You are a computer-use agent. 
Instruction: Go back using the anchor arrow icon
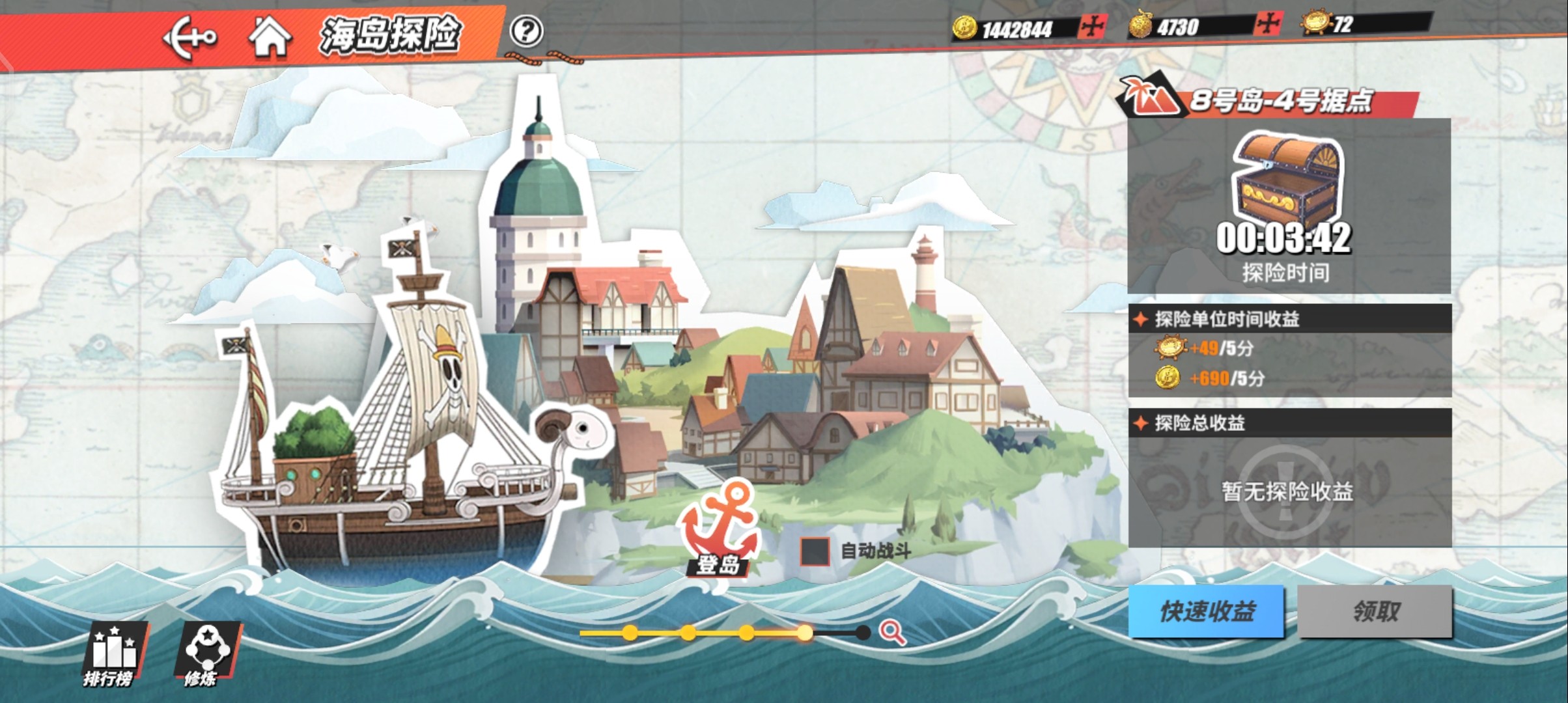pyautogui.click(x=189, y=38)
